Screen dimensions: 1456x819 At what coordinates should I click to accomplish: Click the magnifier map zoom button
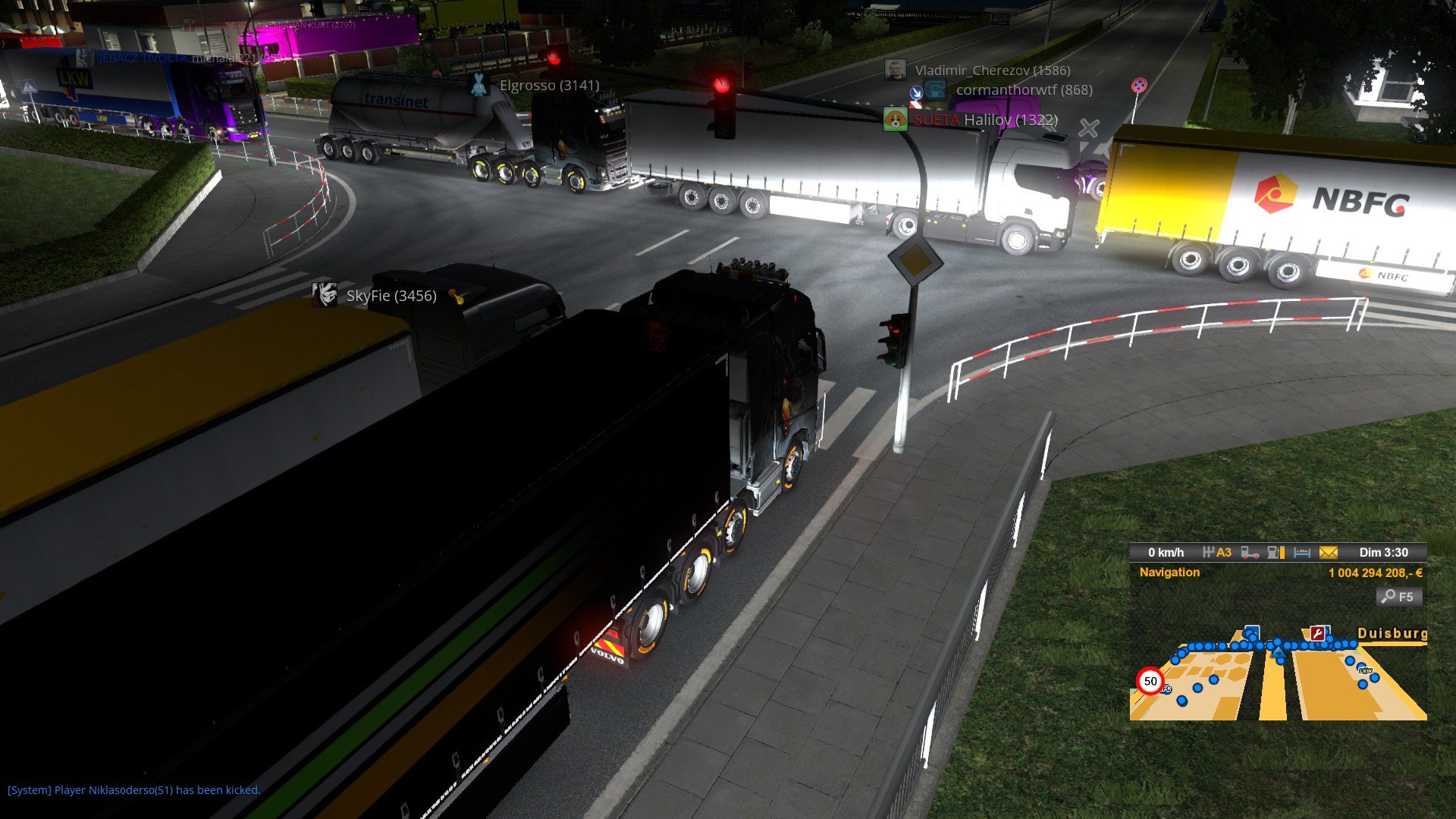point(1398,597)
